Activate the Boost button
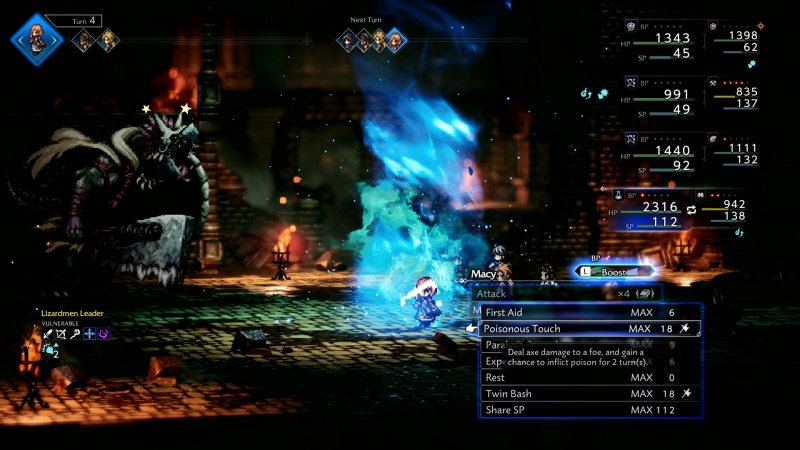Viewport: 800px width, 450px height. pyautogui.click(x=615, y=270)
